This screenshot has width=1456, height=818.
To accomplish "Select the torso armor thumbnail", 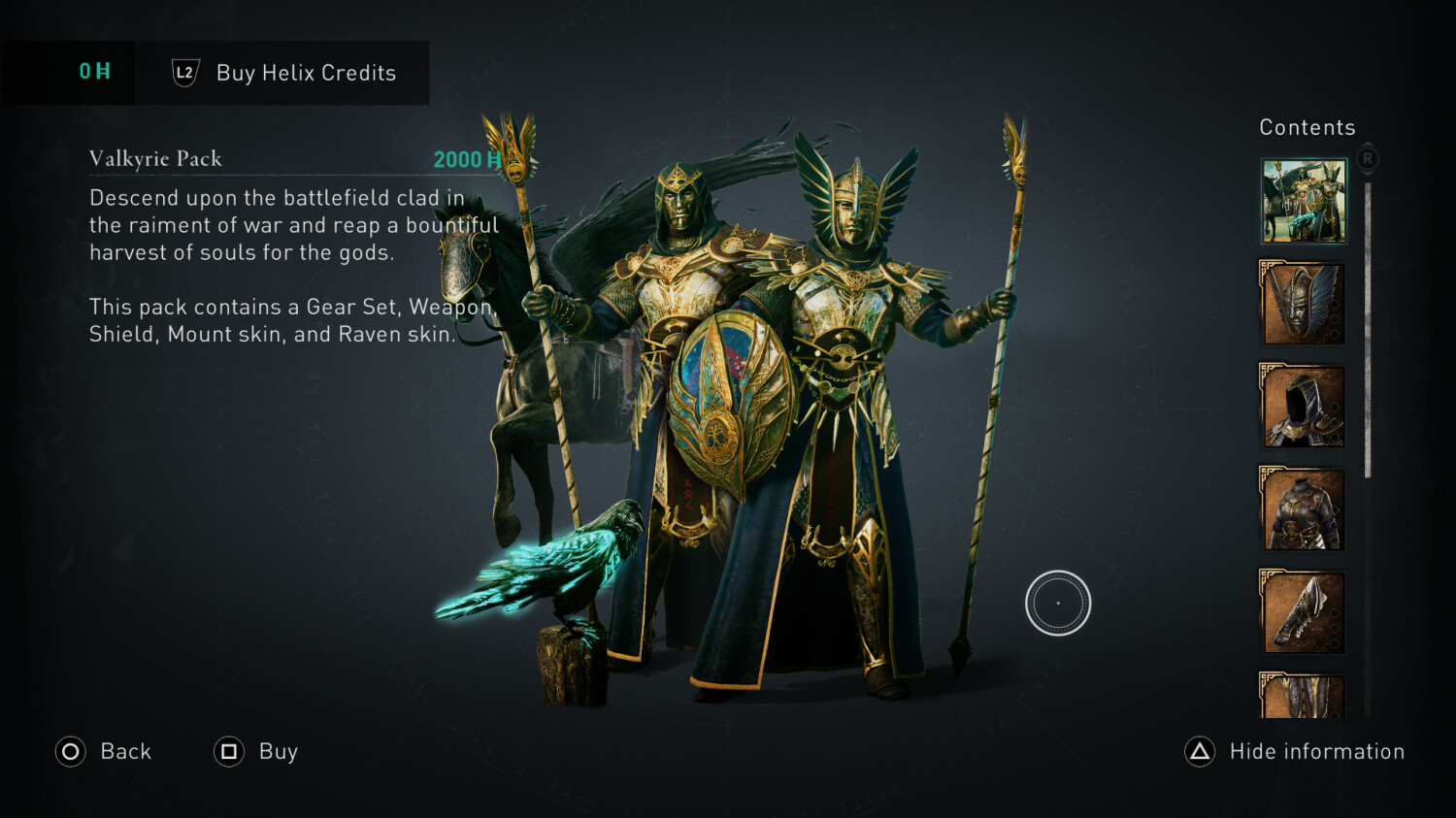I will [x=1303, y=509].
